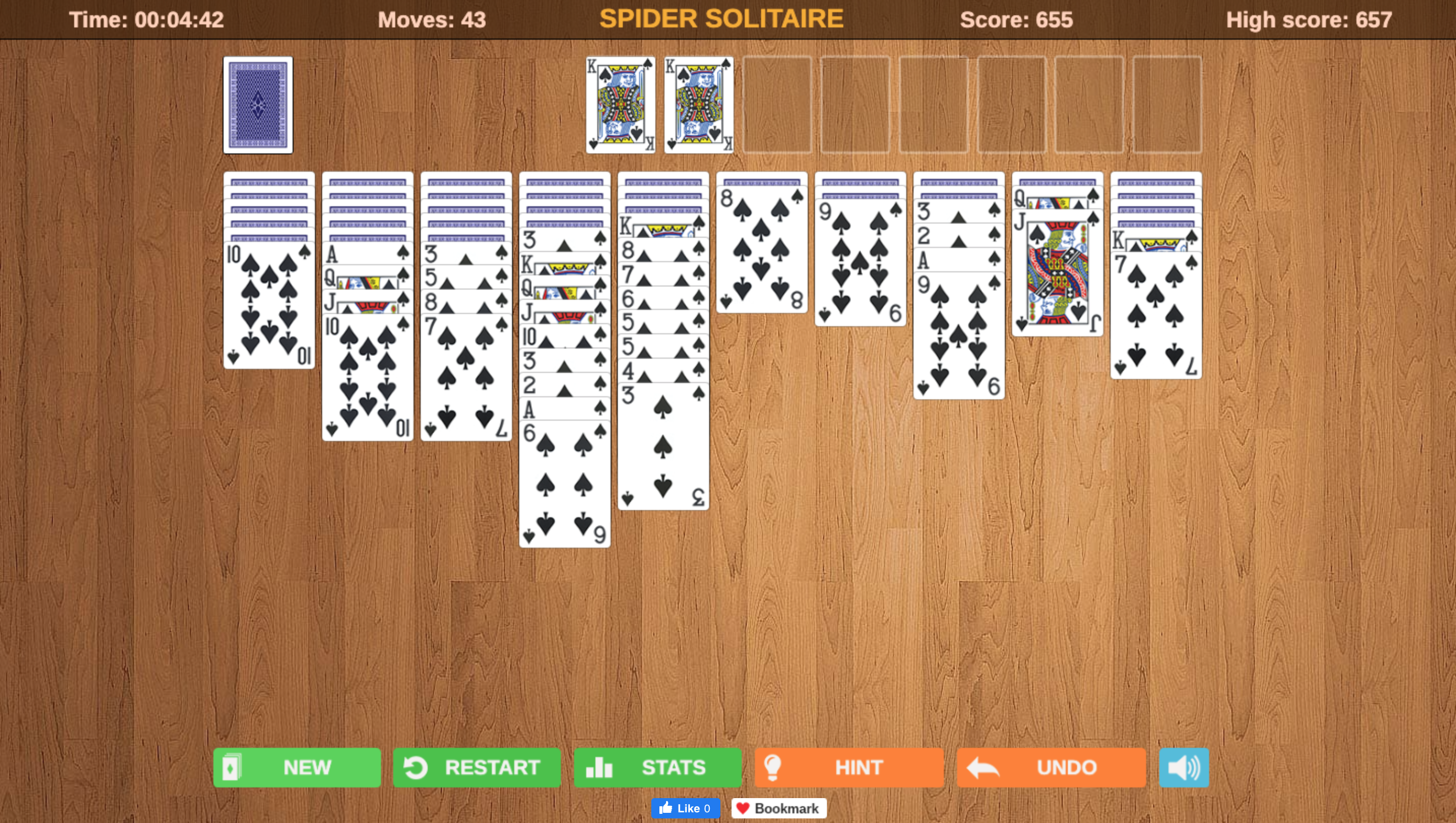The width and height of the screenshot is (1456, 823).
Task: Select the 8 of Spades column
Action: 762,249
